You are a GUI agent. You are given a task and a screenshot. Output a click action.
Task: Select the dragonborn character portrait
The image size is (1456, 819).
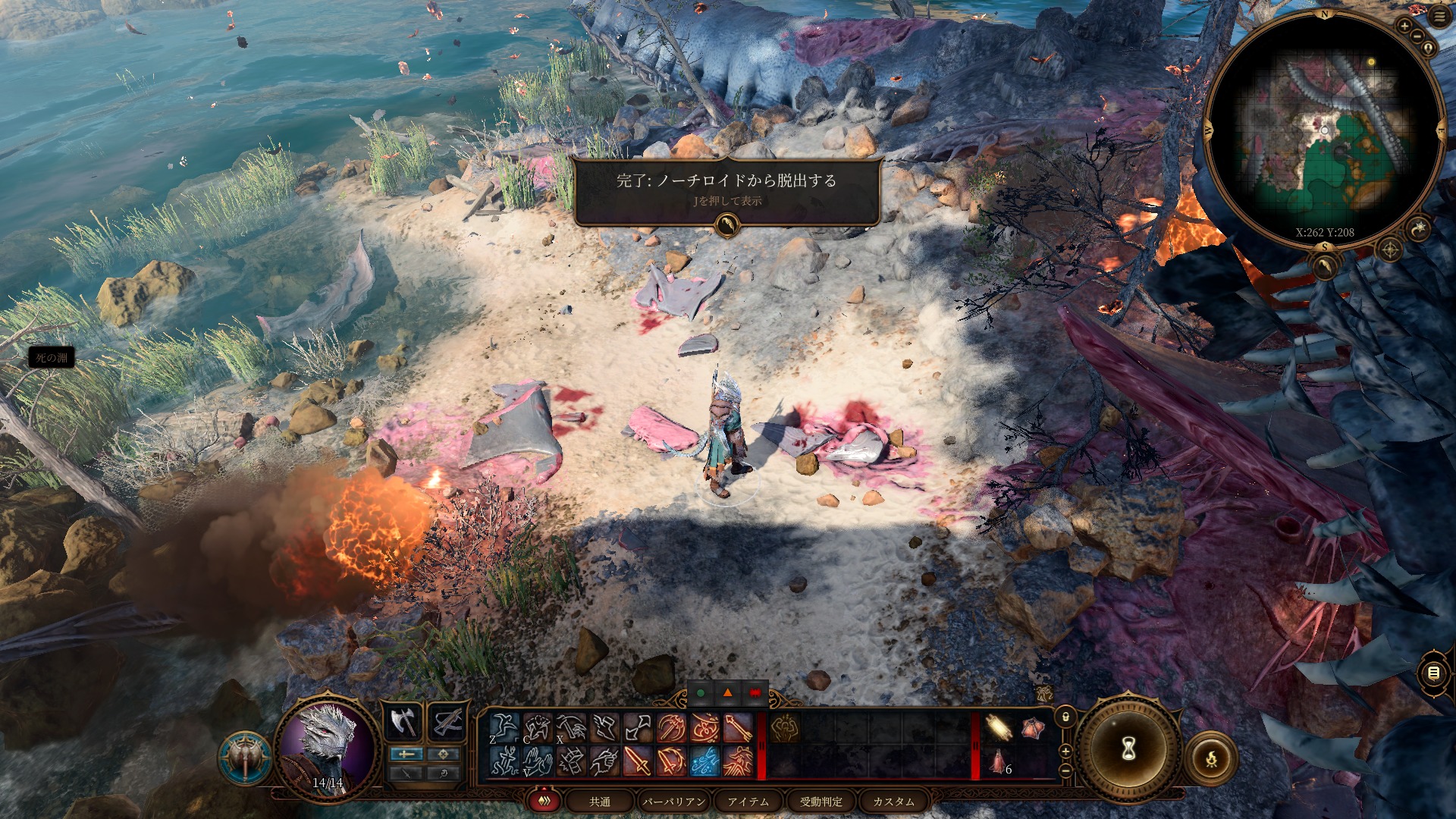(x=328, y=743)
